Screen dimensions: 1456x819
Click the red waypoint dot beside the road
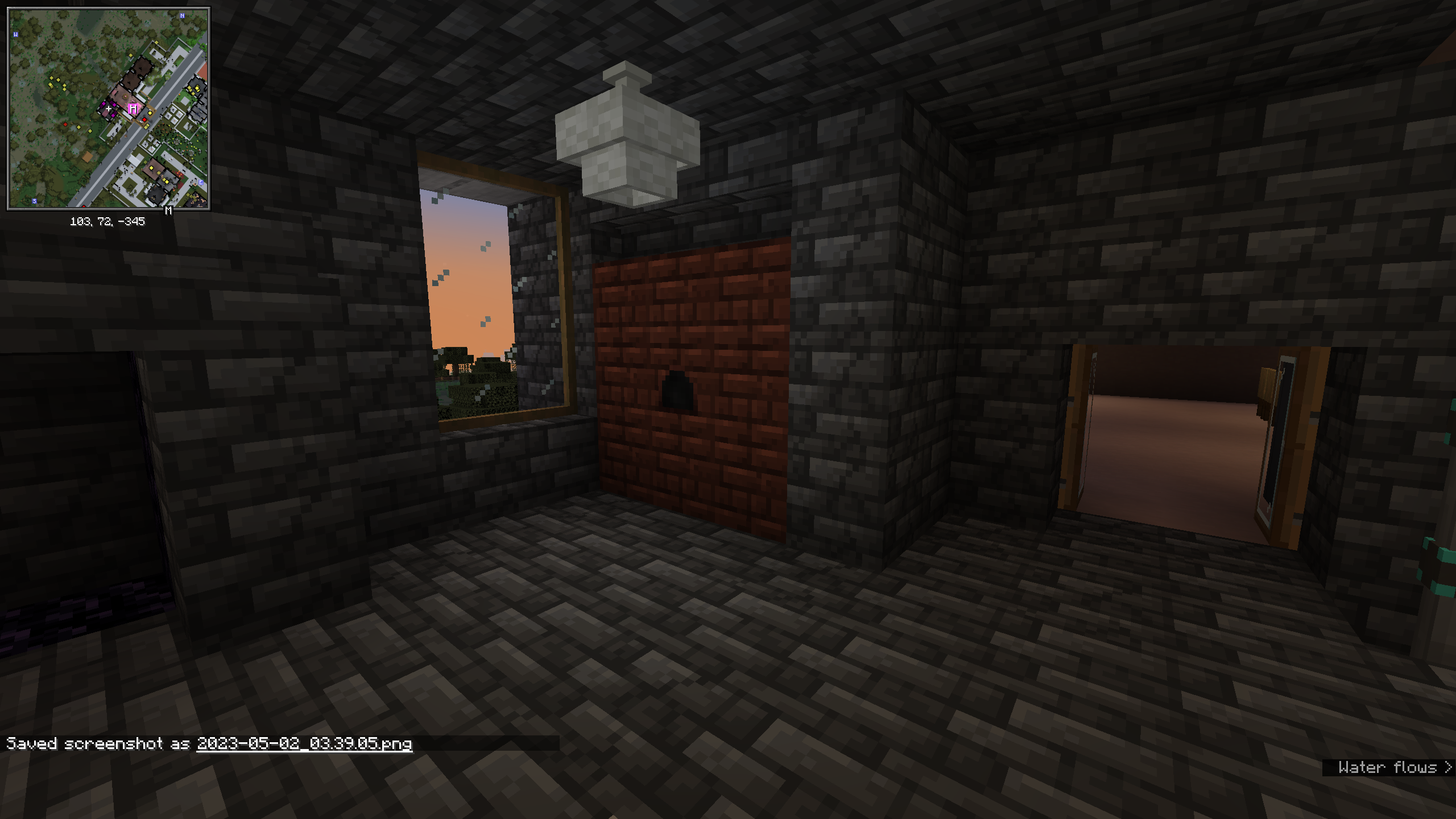[x=144, y=119]
